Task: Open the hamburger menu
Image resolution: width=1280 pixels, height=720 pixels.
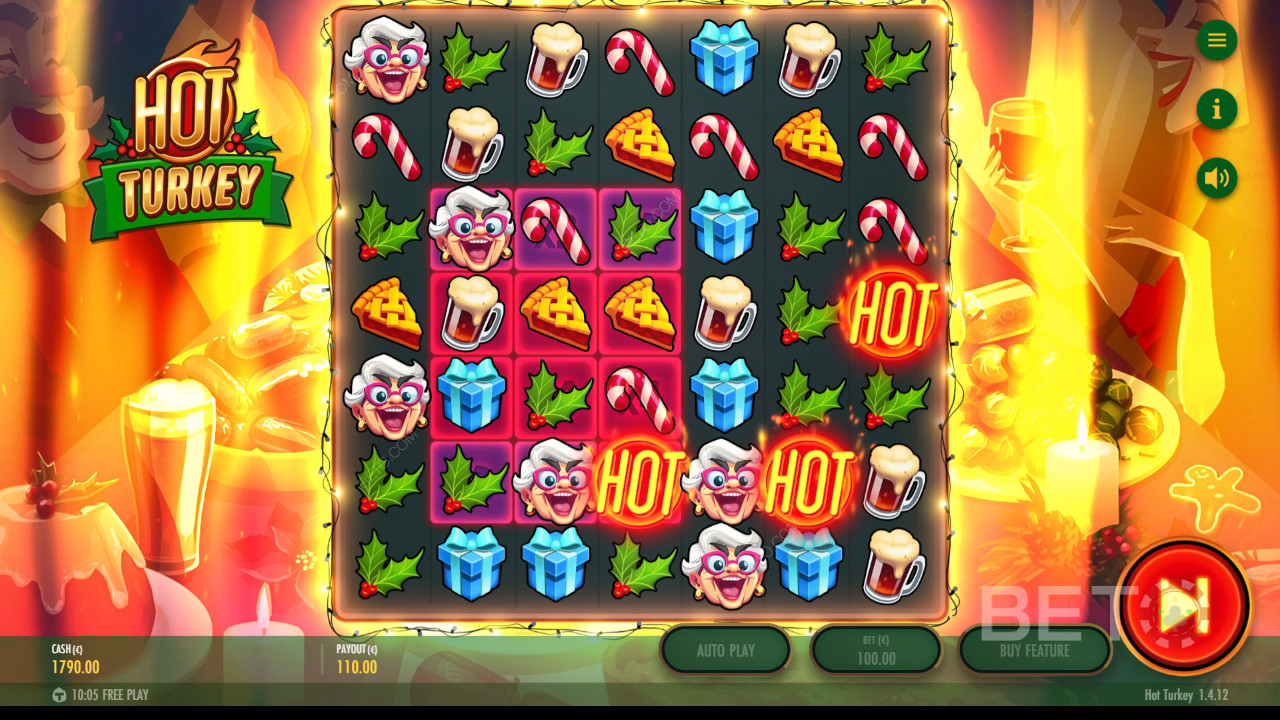Action: 1217,40
